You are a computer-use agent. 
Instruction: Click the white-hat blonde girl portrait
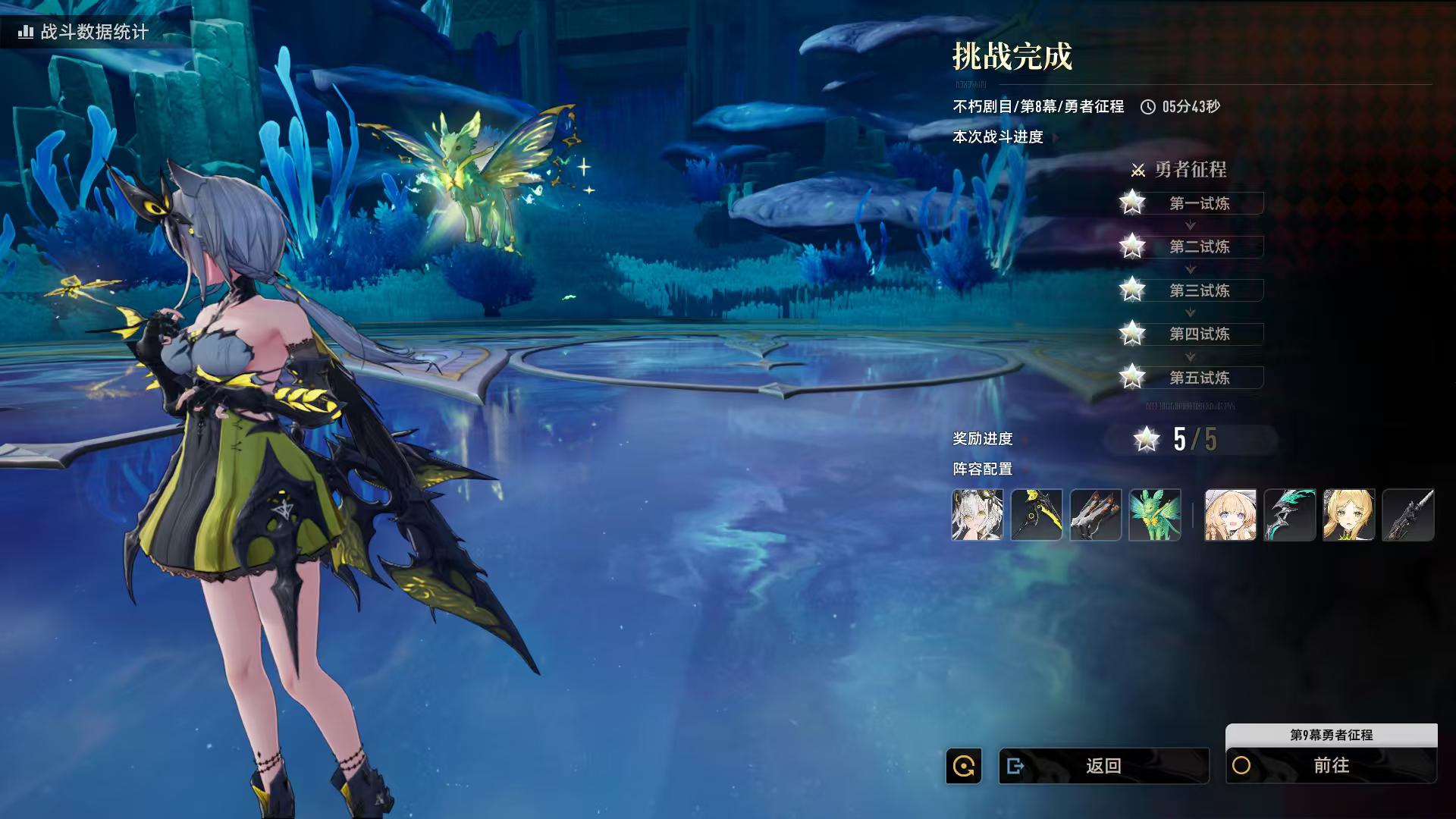click(x=1231, y=515)
